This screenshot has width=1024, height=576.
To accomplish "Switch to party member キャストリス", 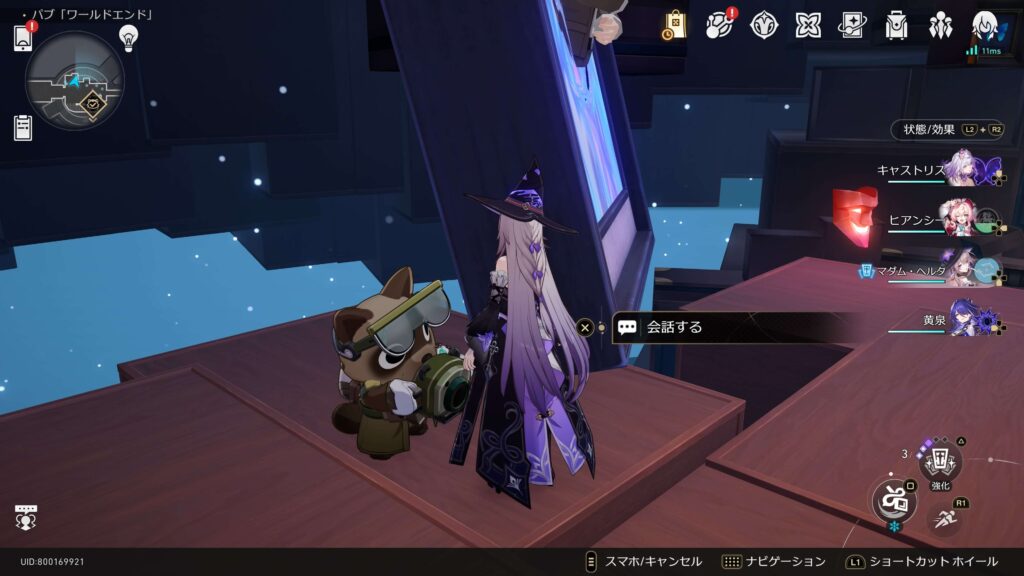I will (962, 167).
